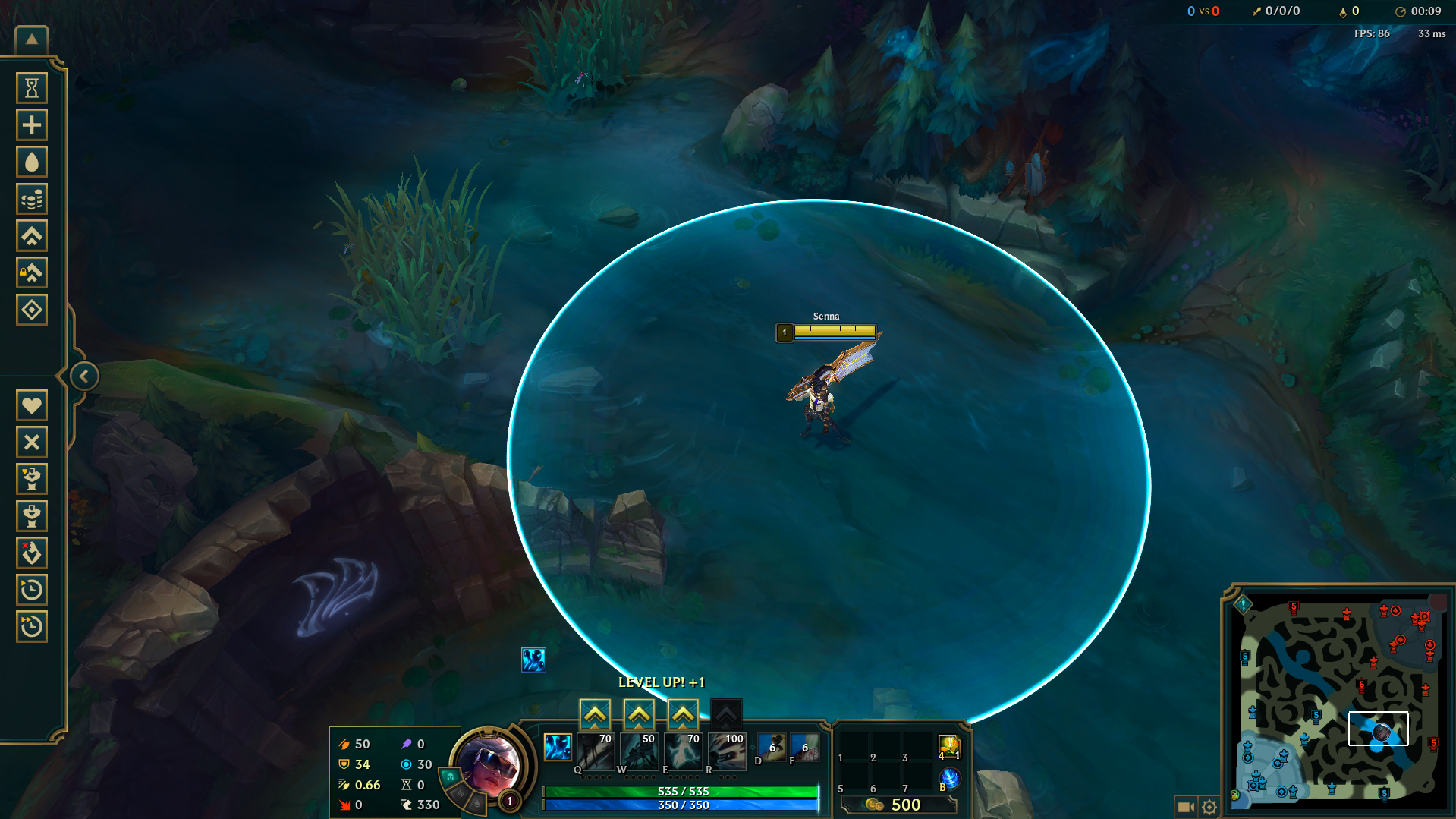This screenshot has width=1456, height=819.
Task: Use the summoner spell on D
Action: tap(772, 748)
